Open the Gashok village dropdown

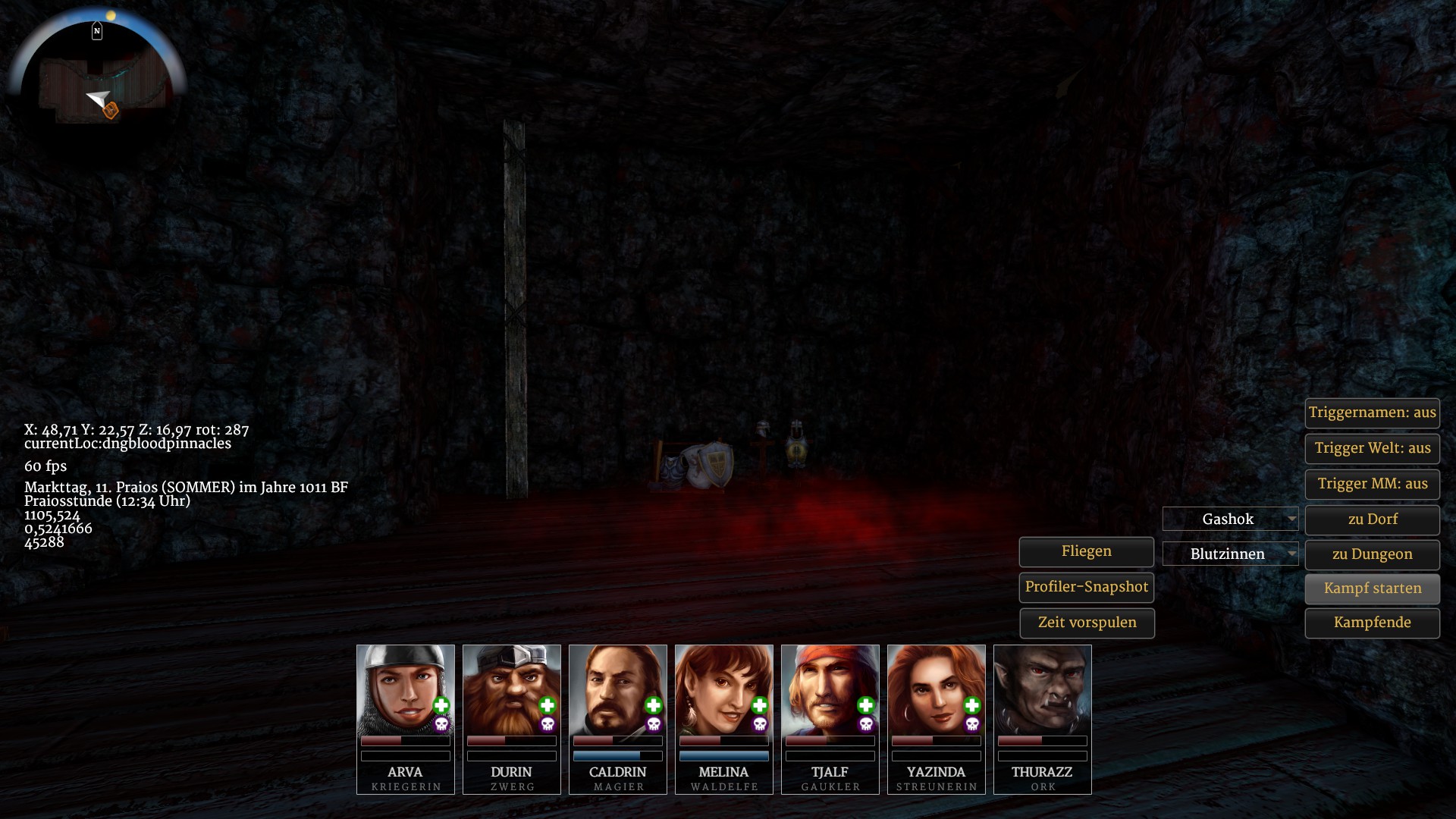point(1230,519)
